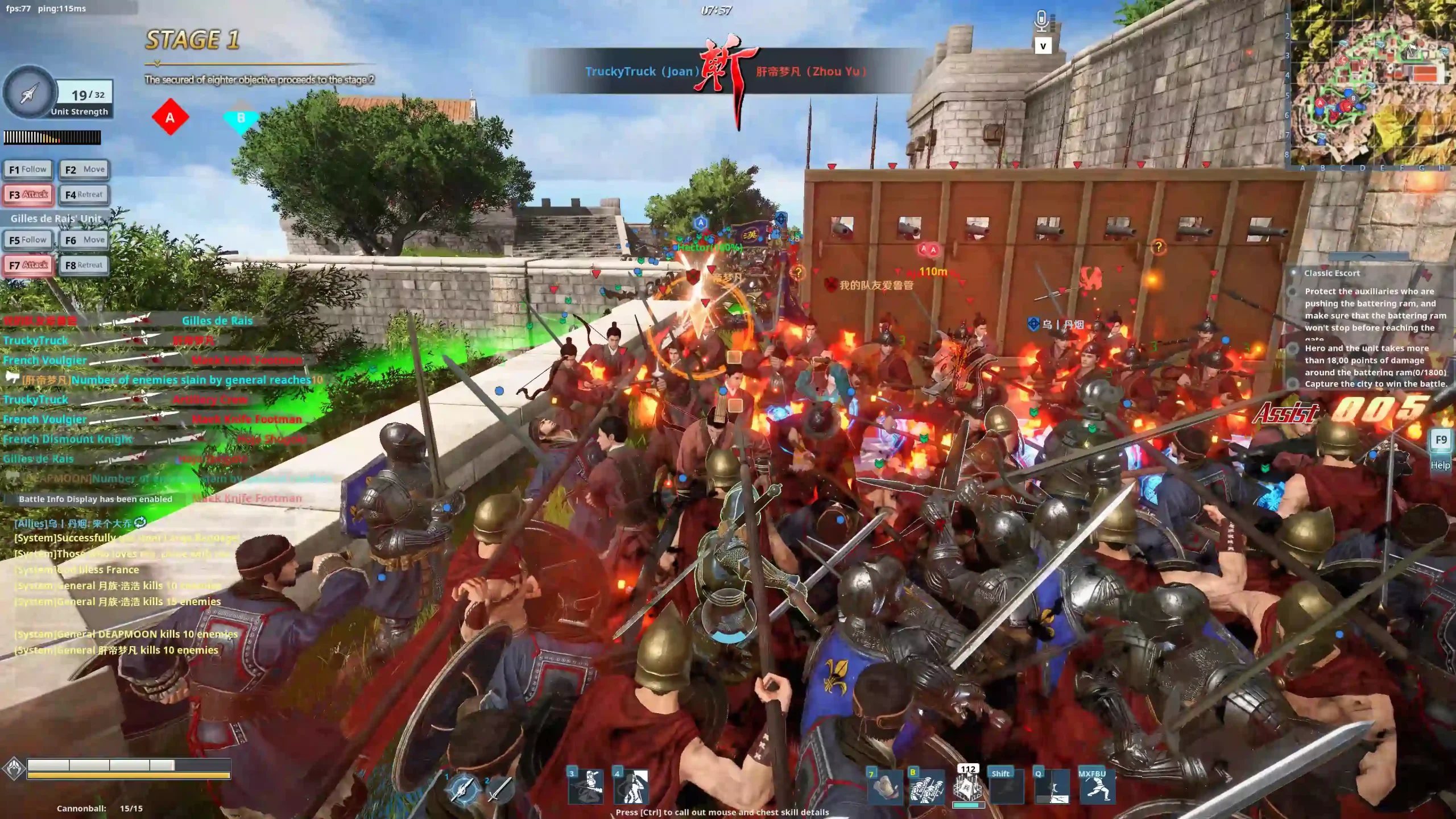
Task: Order Gilles de Rais' unit to F8 Retreat
Action: (84, 265)
